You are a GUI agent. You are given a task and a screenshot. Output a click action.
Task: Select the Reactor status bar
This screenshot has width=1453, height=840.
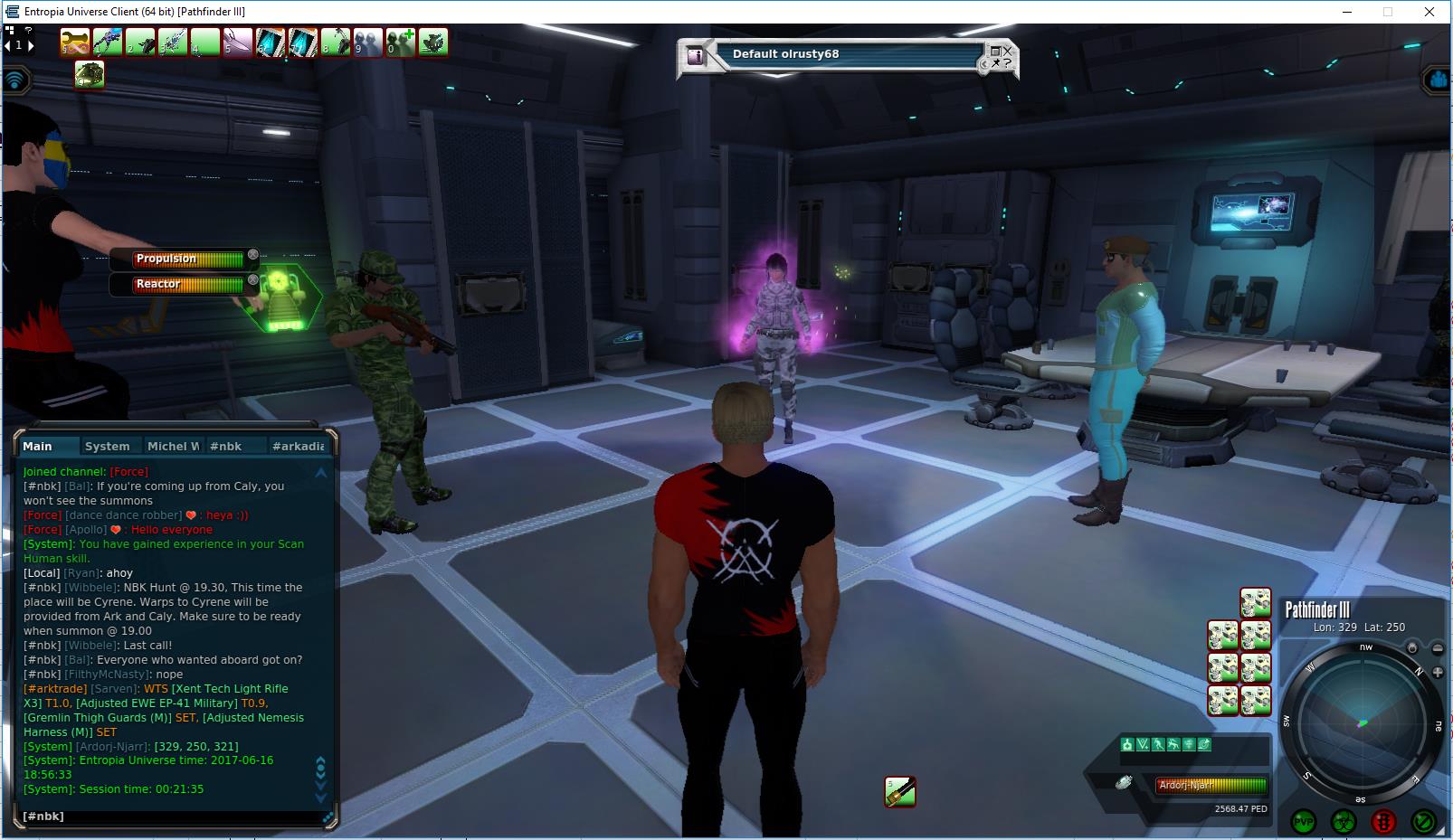pos(188,285)
